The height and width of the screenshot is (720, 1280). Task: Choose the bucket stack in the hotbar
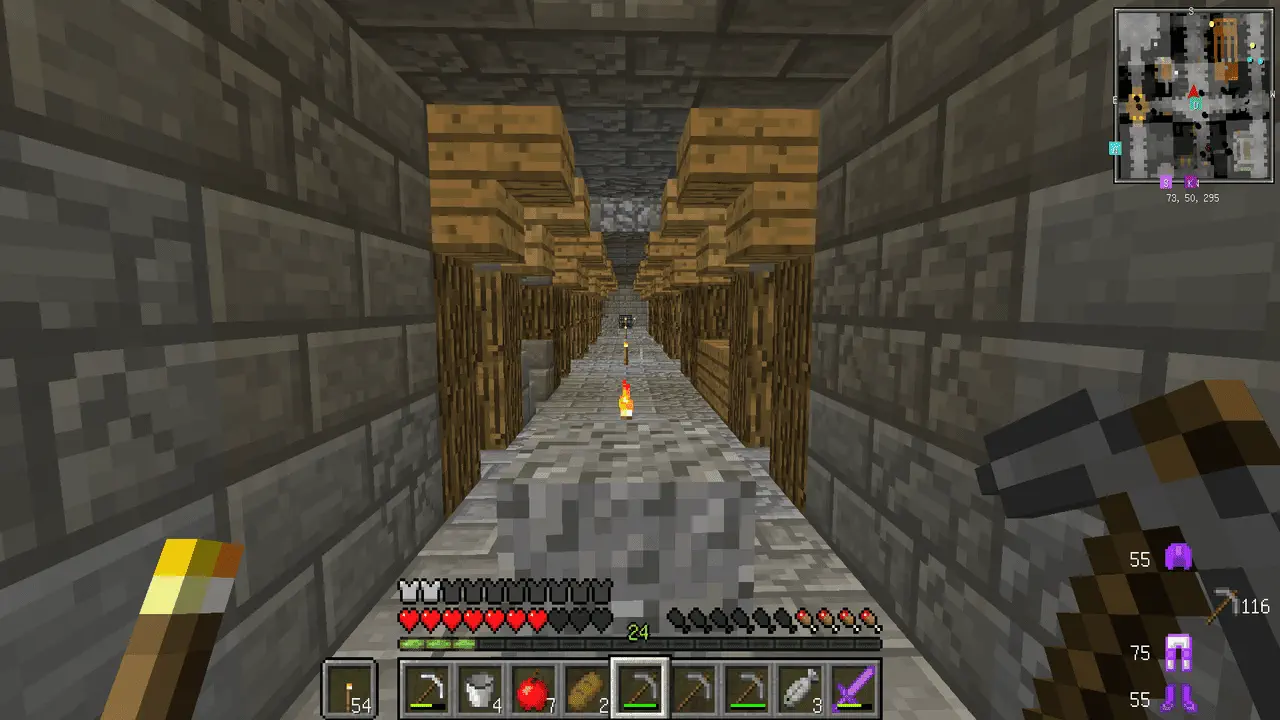click(479, 688)
